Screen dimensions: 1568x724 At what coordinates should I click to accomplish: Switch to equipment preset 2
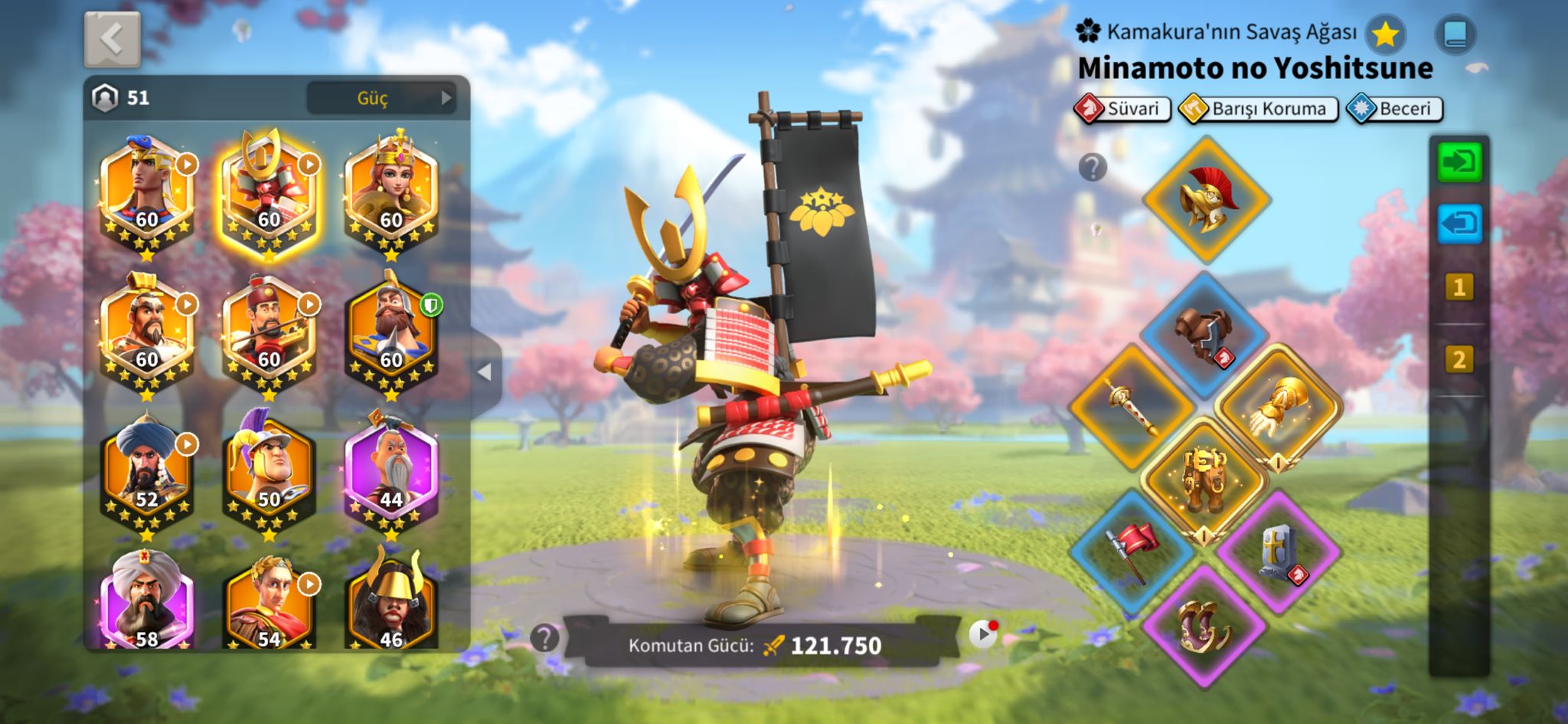(x=1459, y=359)
